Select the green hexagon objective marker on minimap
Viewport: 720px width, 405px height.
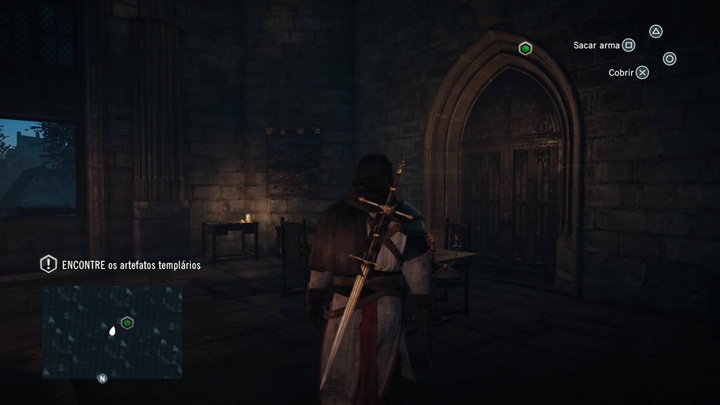[x=127, y=322]
